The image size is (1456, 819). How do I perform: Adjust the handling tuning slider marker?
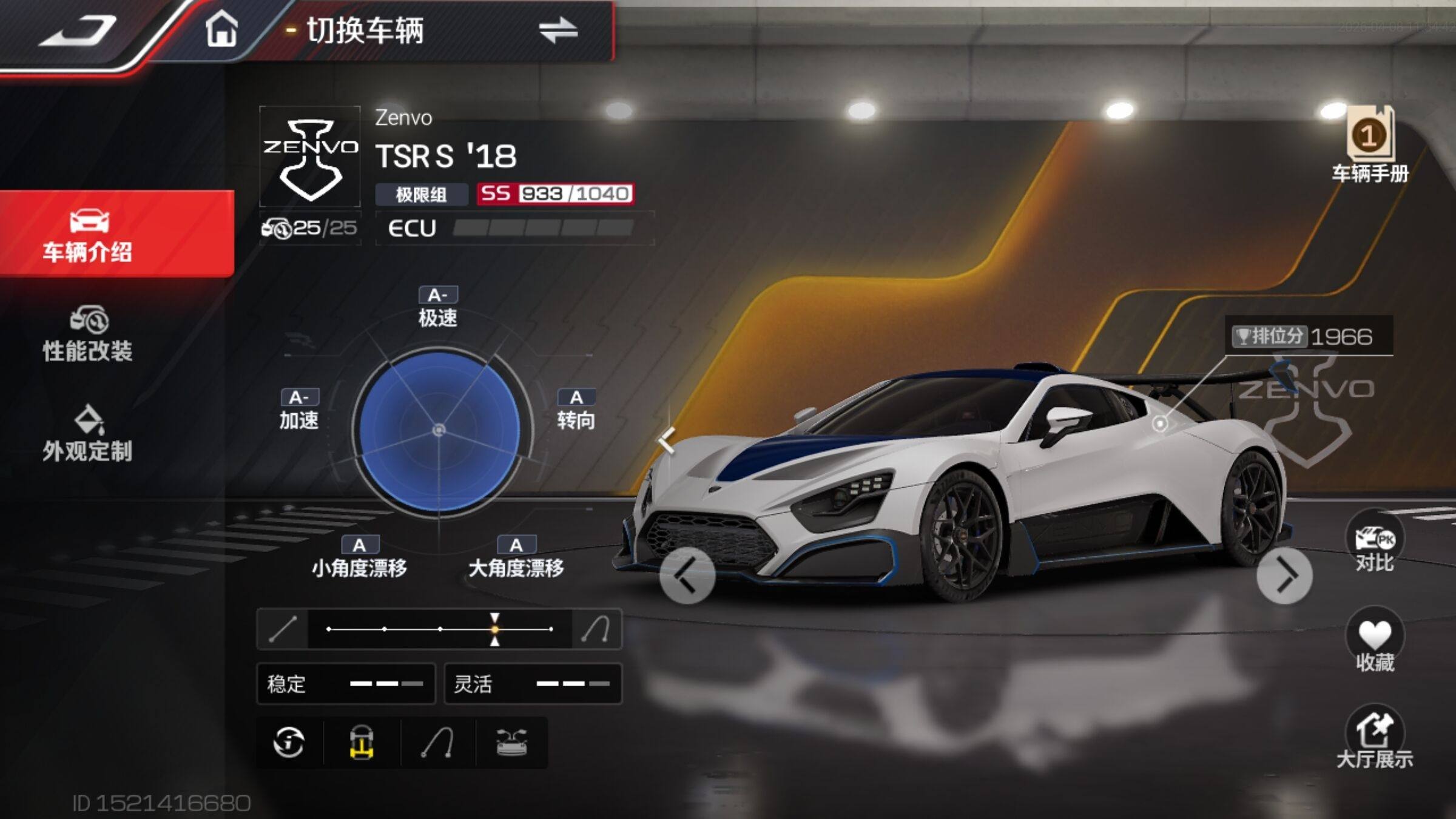(x=495, y=629)
